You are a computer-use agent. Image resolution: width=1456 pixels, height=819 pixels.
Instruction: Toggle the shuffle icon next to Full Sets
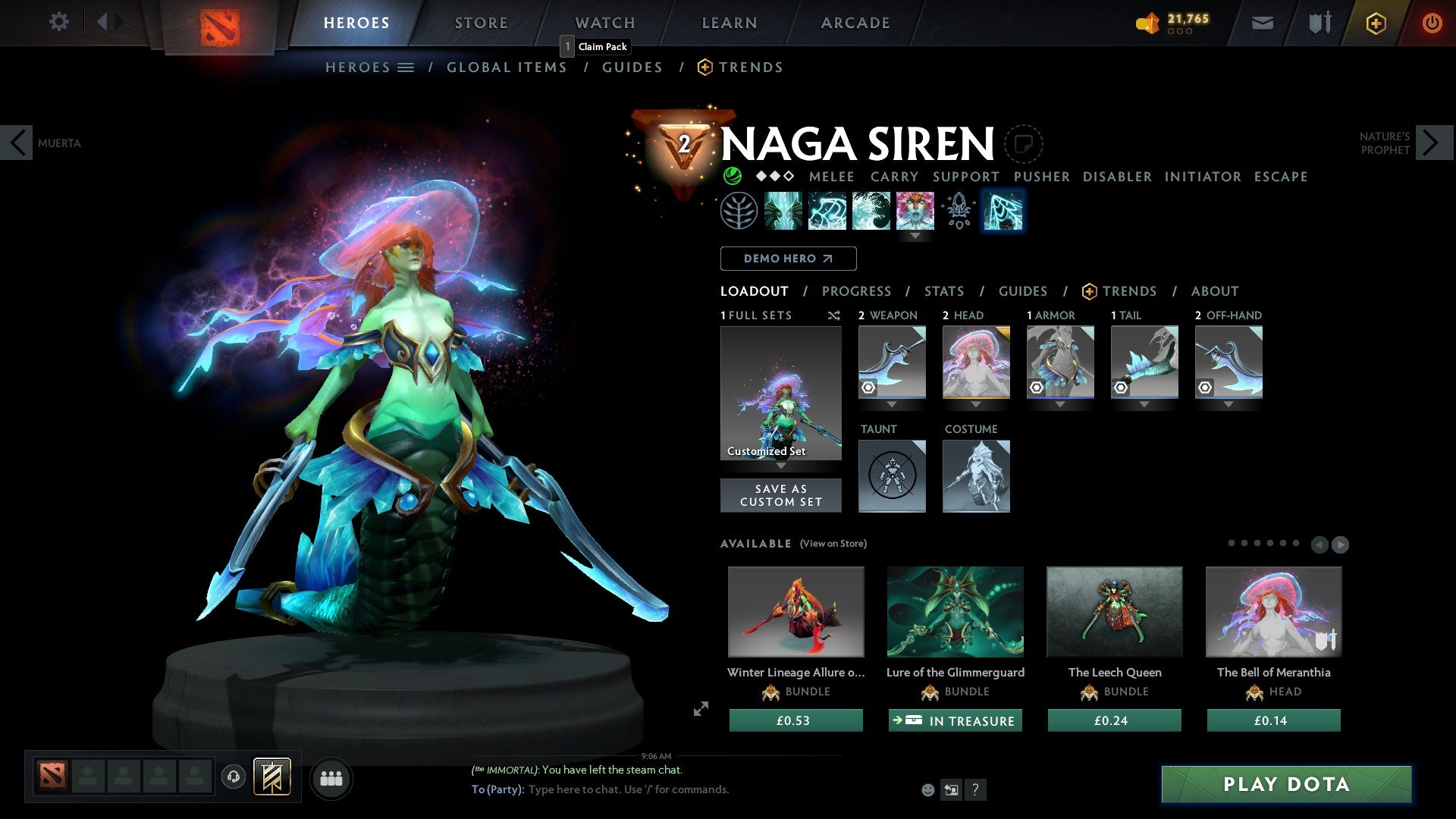pos(834,315)
